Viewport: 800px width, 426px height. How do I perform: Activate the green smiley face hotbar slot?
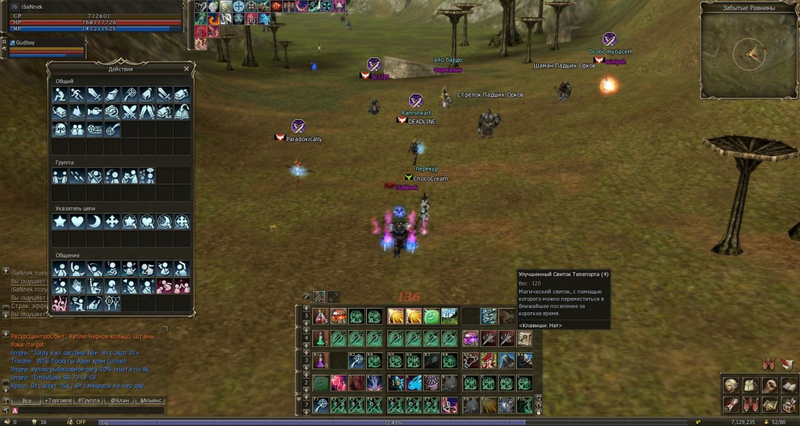click(x=430, y=316)
